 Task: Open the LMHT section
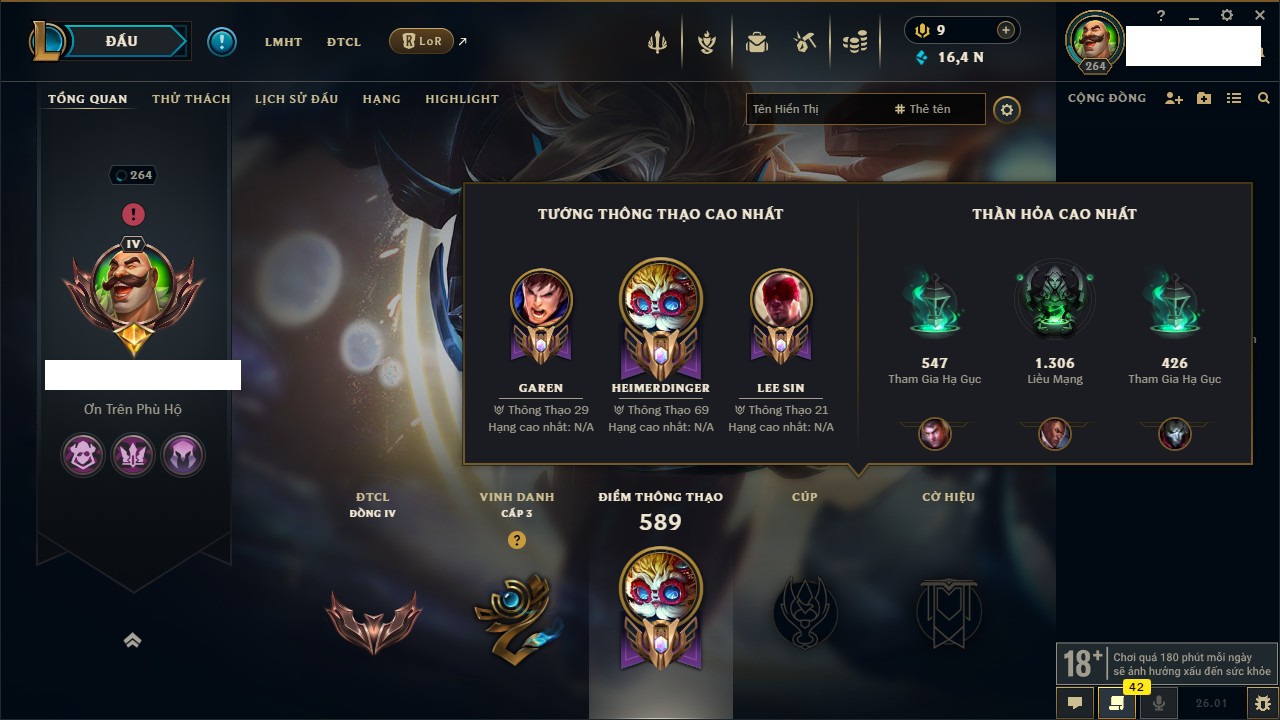283,42
